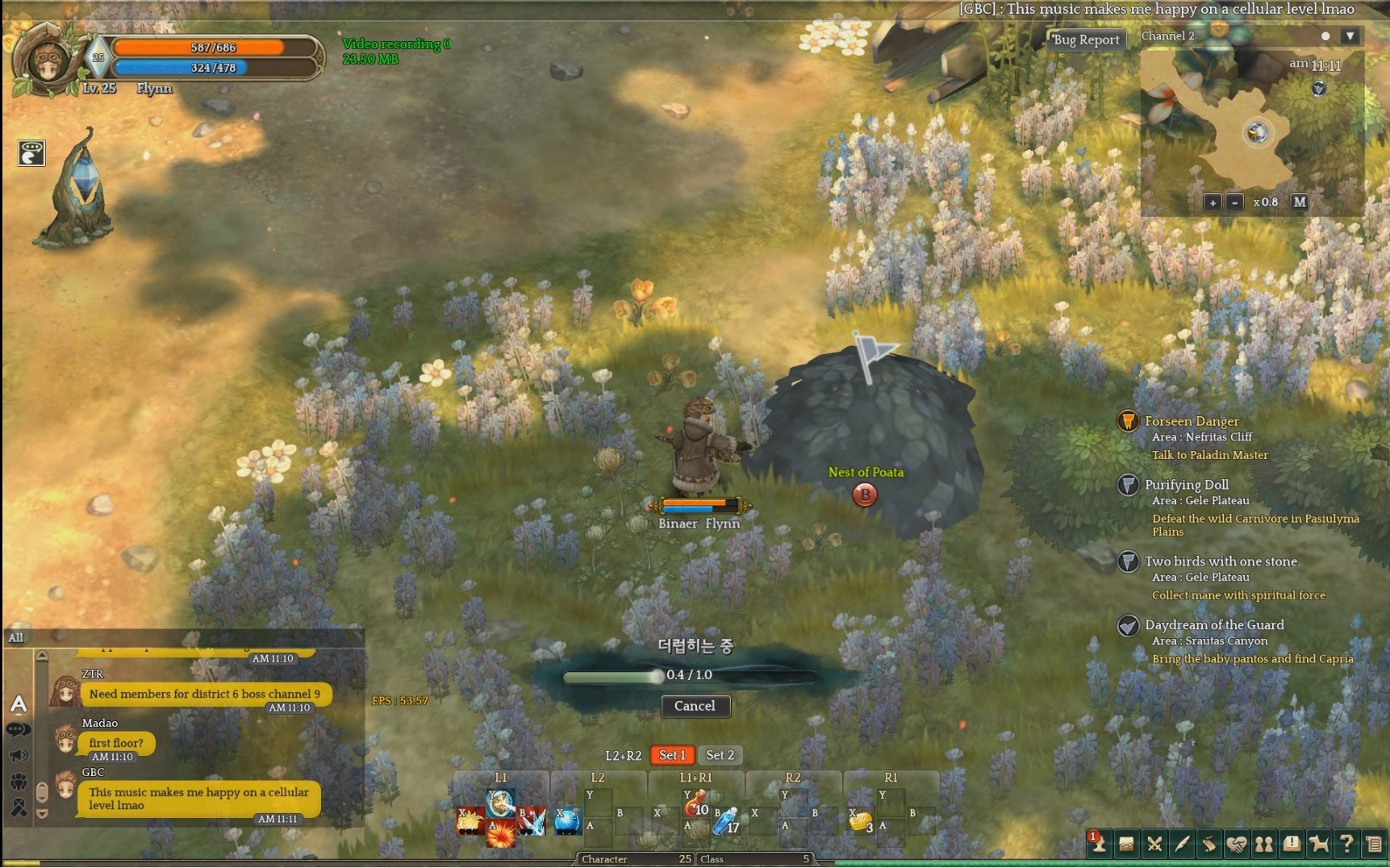Cancel the current progress action
This screenshot has width=1390, height=868.
coord(695,706)
